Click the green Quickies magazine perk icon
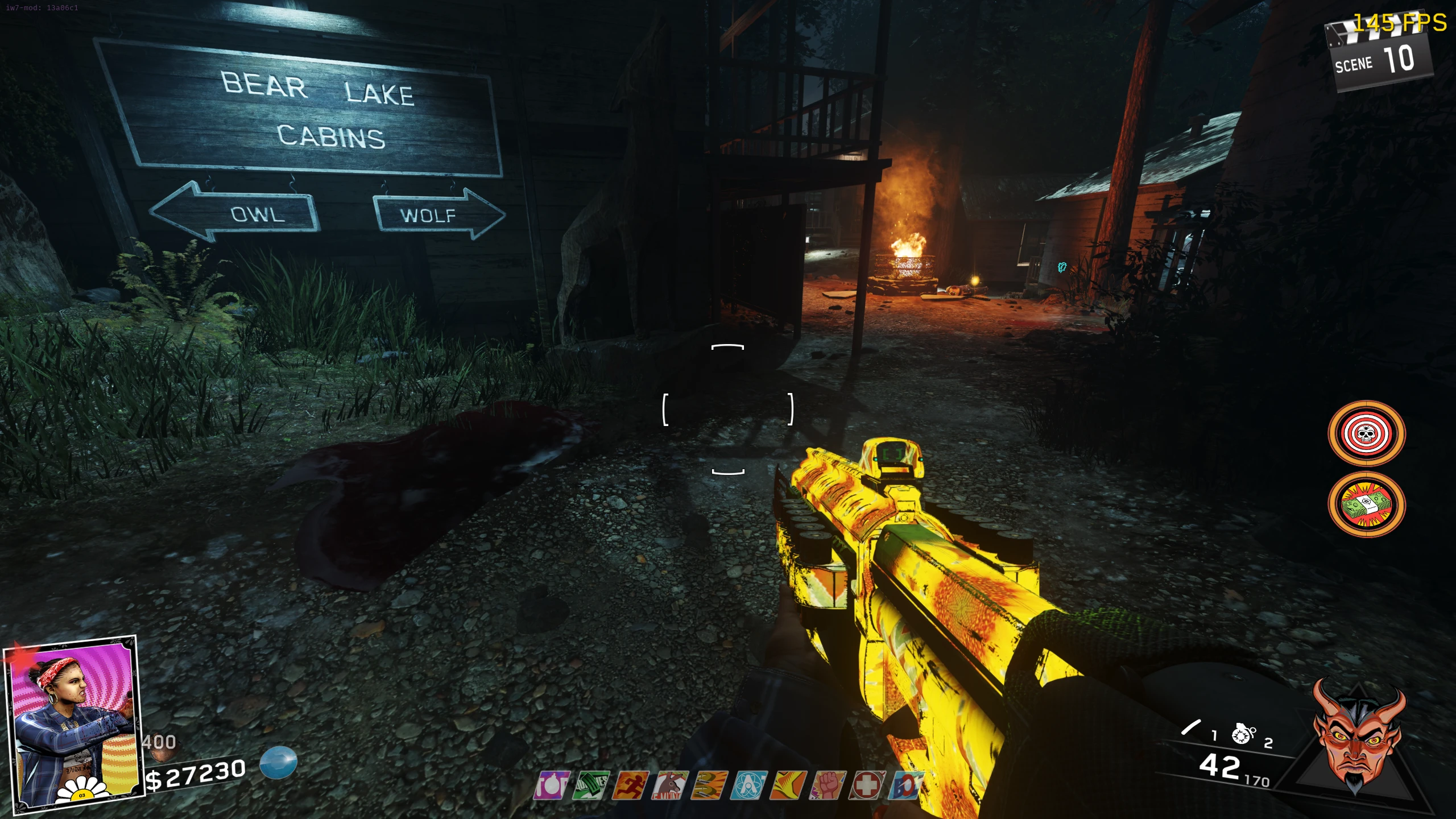Screen dimensions: 1456x819 pyautogui.click(x=591, y=785)
